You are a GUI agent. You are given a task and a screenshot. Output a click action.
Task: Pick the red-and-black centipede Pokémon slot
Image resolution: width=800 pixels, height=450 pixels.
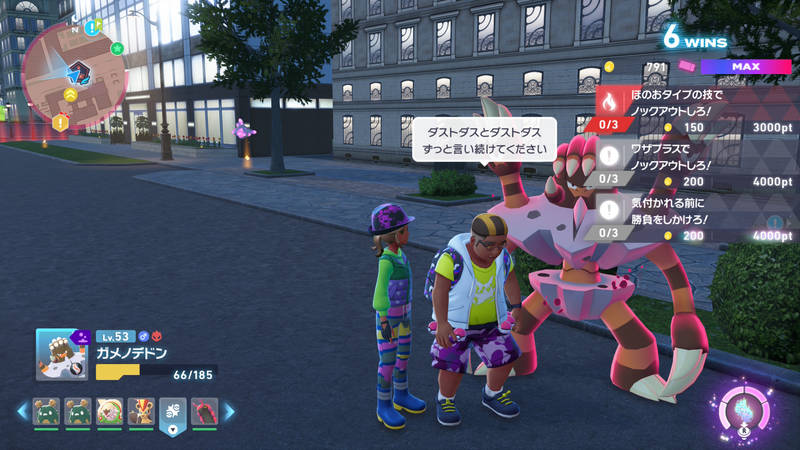pos(203,411)
